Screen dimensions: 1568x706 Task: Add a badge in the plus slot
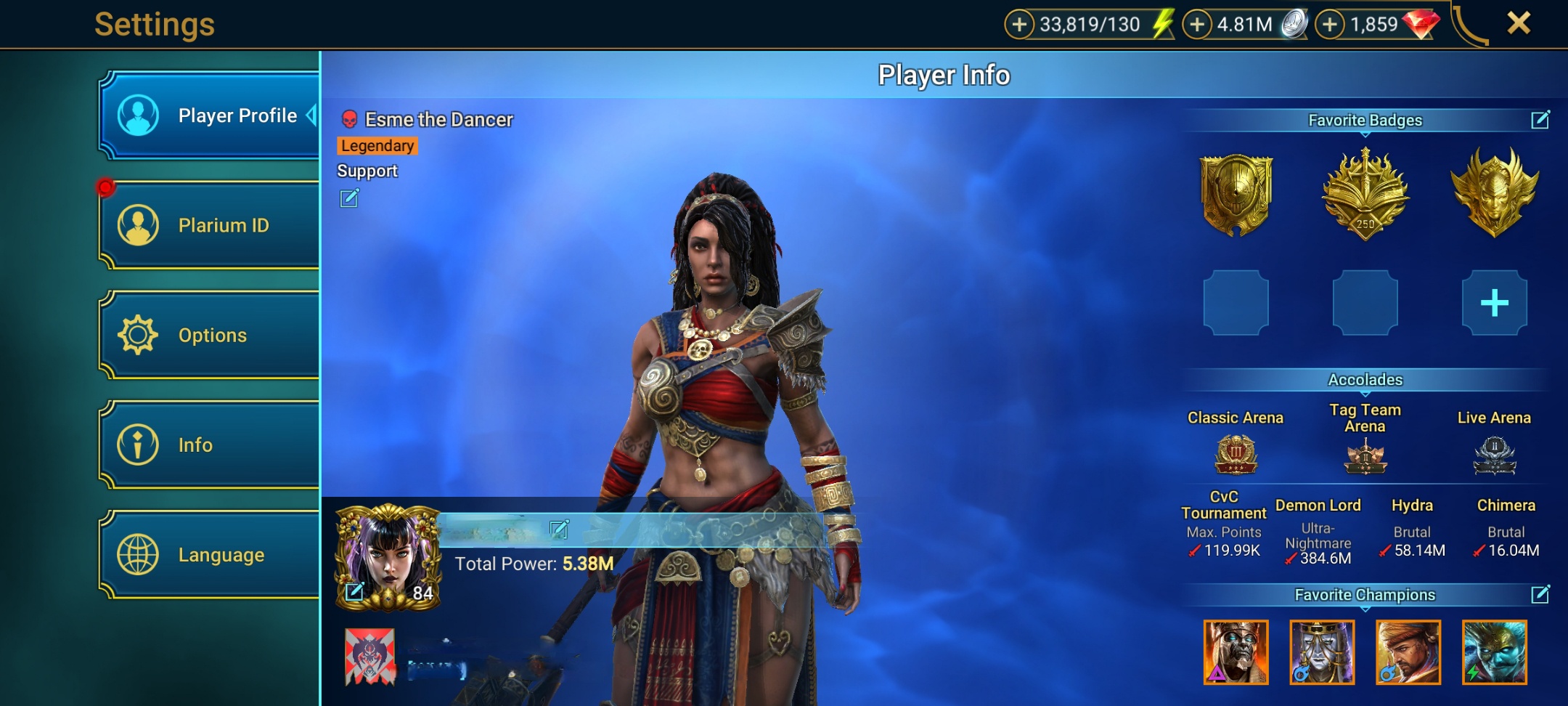pos(1494,303)
